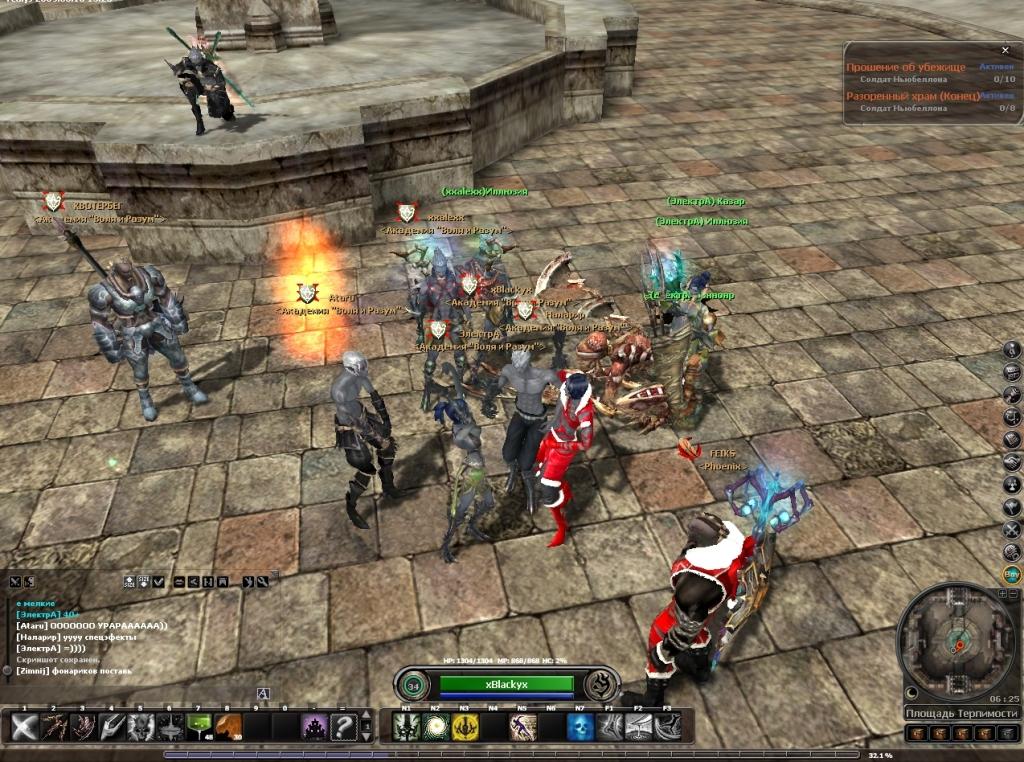Use the green potion in slot 7
The image size is (1024, 762).
[199, 727]
